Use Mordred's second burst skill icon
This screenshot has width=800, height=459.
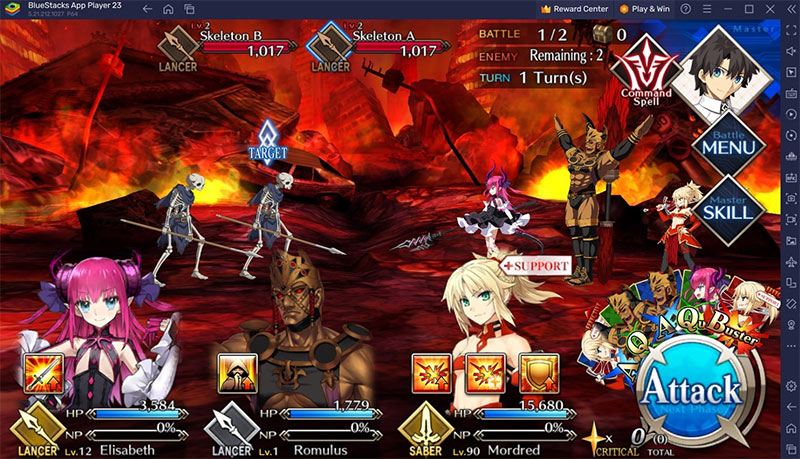(x=484, y=373)
